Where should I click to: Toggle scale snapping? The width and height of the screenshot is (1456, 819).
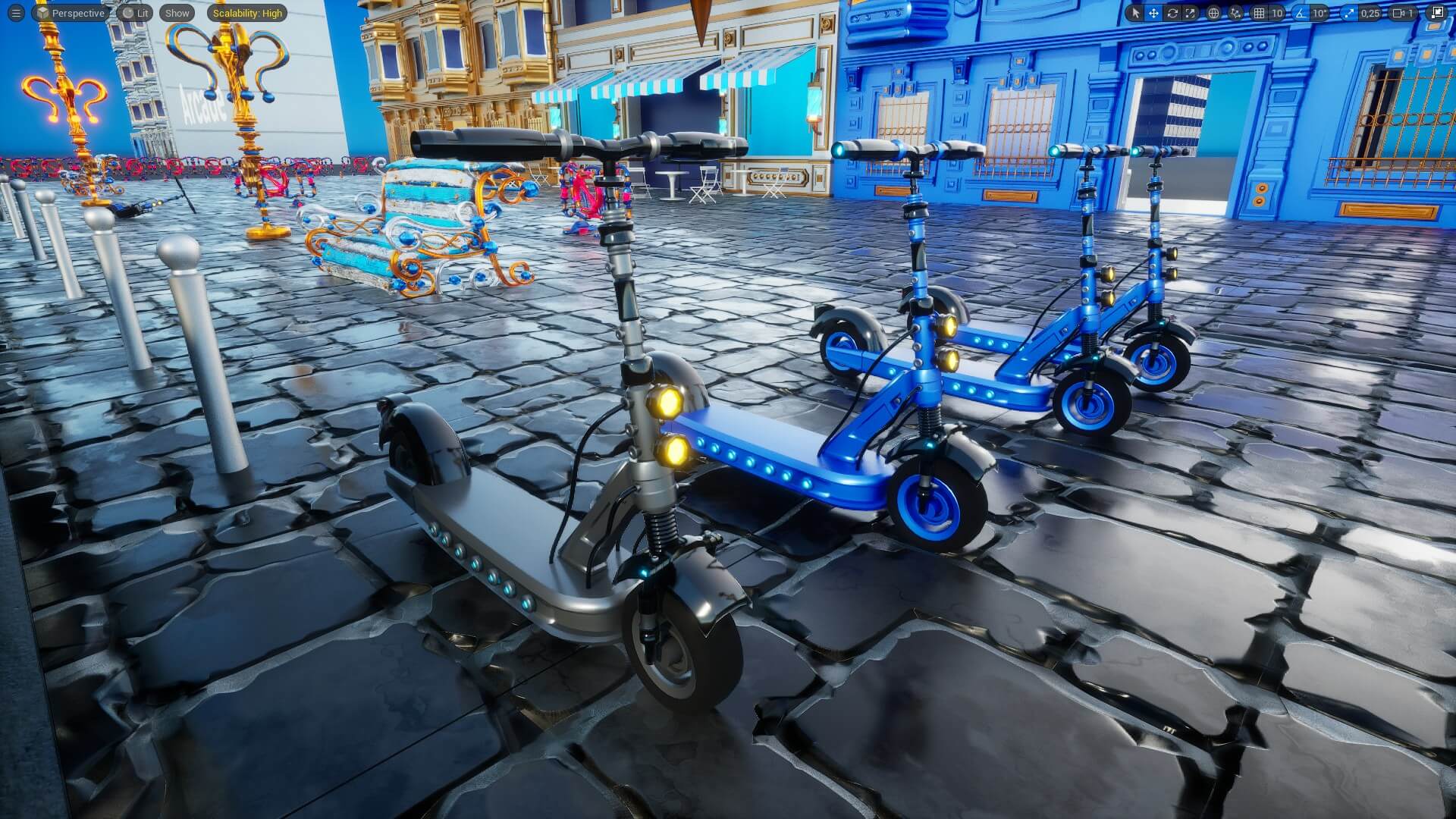(x=1350, y=12)
